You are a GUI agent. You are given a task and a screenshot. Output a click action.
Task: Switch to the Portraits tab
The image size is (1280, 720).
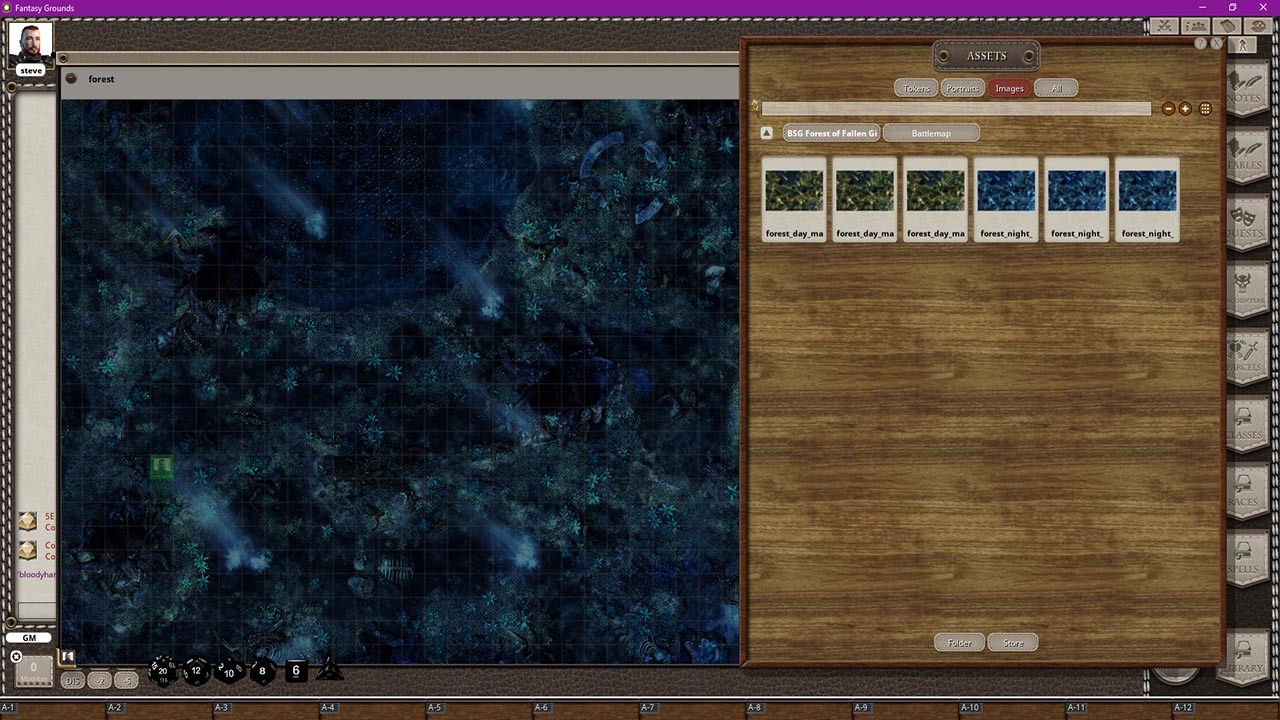click(962, 88)
